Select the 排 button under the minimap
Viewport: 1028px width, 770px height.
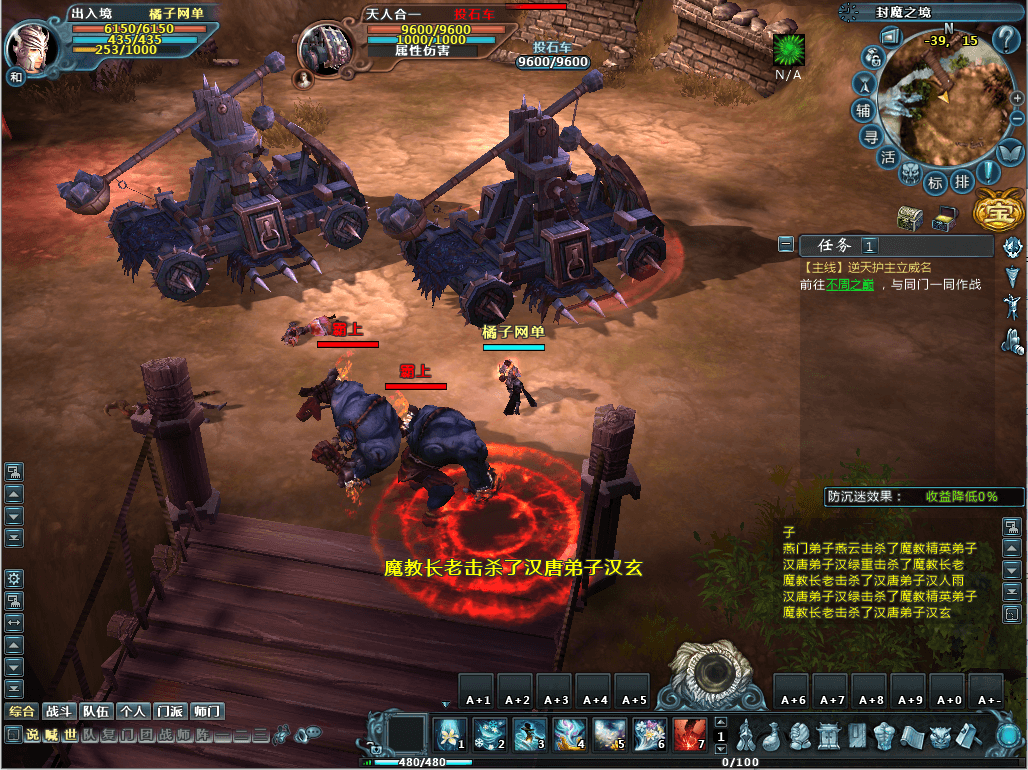click(962, 182)
